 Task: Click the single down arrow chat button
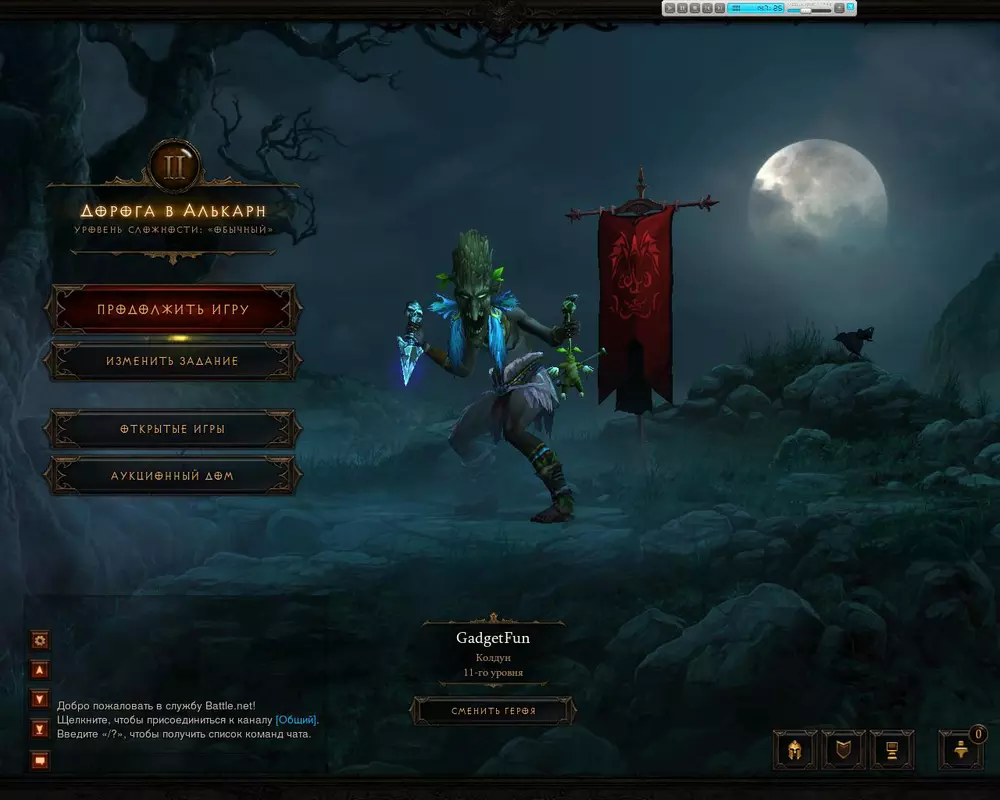(x=40, y=699)
